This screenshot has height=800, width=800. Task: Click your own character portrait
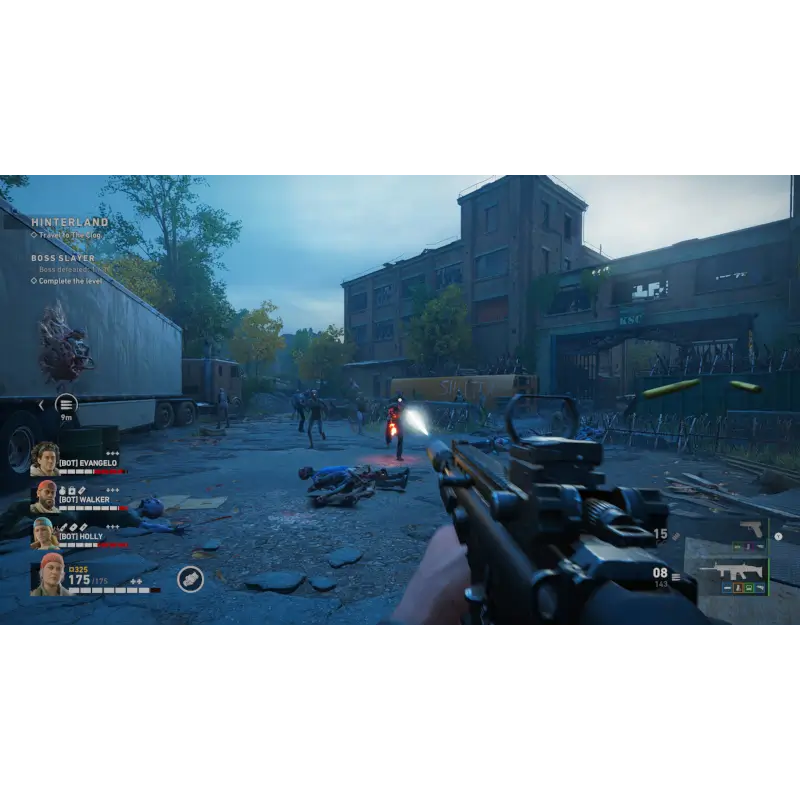[x=48, y=574]
